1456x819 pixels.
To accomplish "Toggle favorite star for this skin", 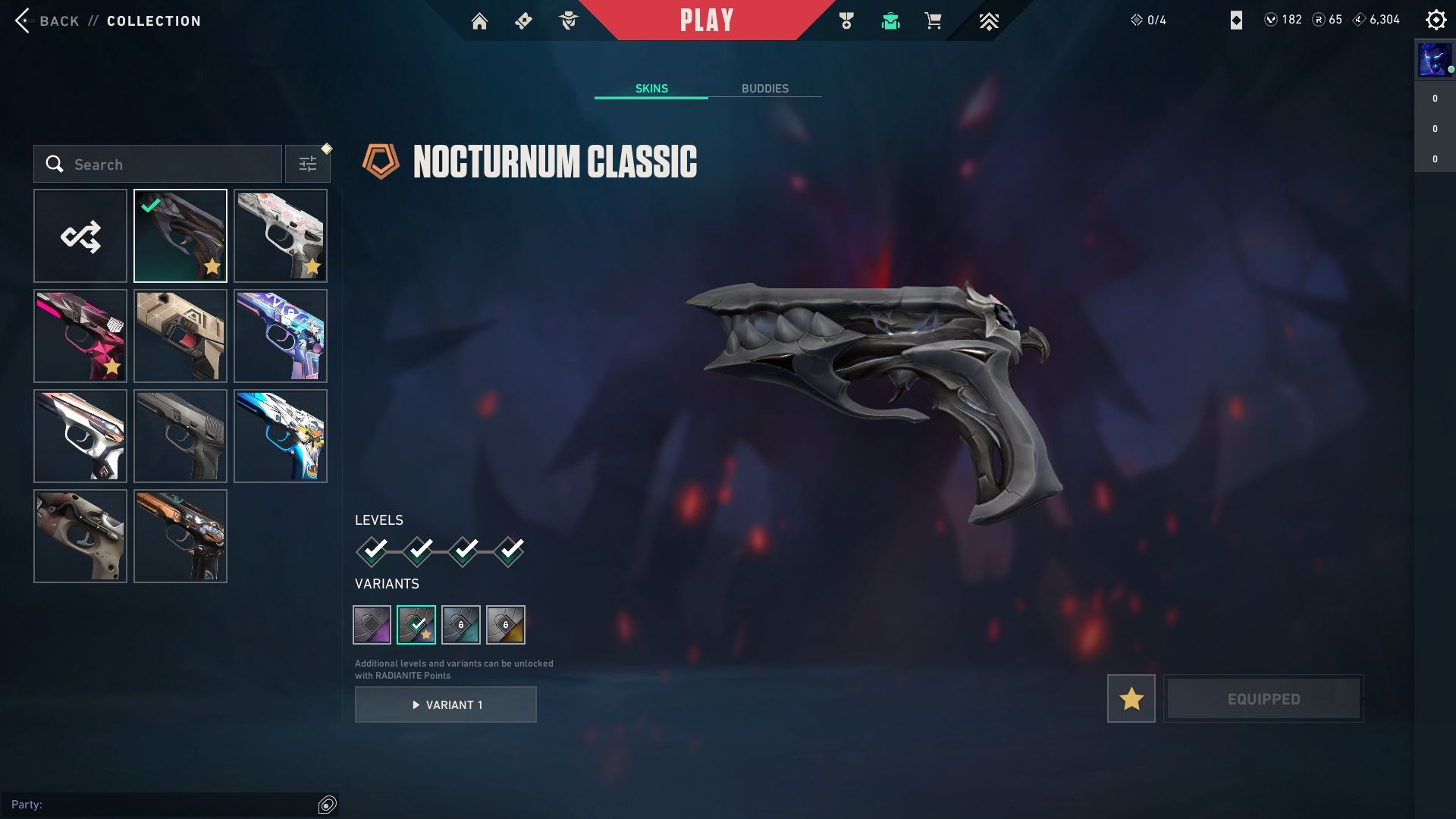I will pyautogui.click(x=1131, y=698).
